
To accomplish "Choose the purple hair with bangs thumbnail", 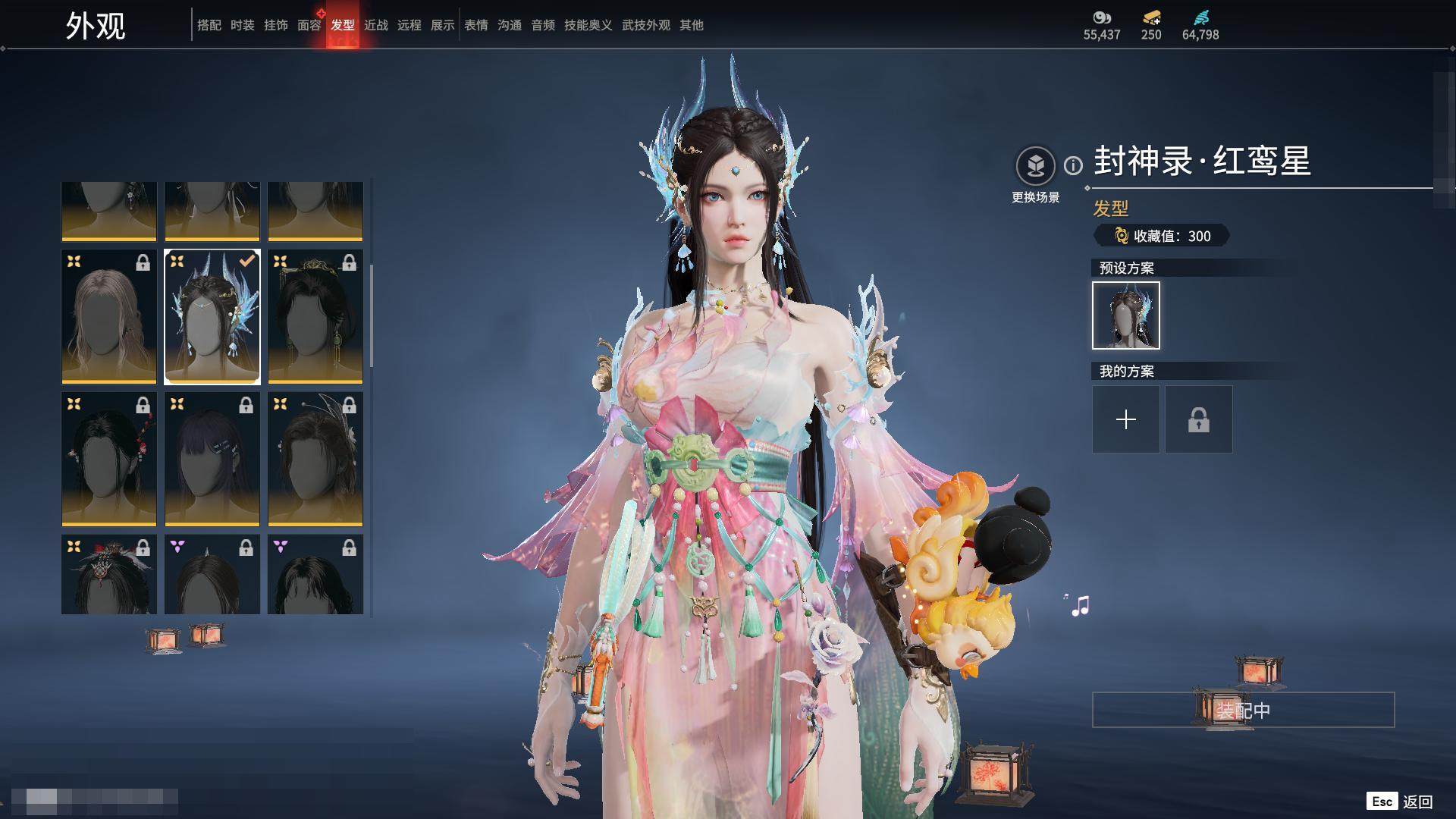I will pos(212,459).
